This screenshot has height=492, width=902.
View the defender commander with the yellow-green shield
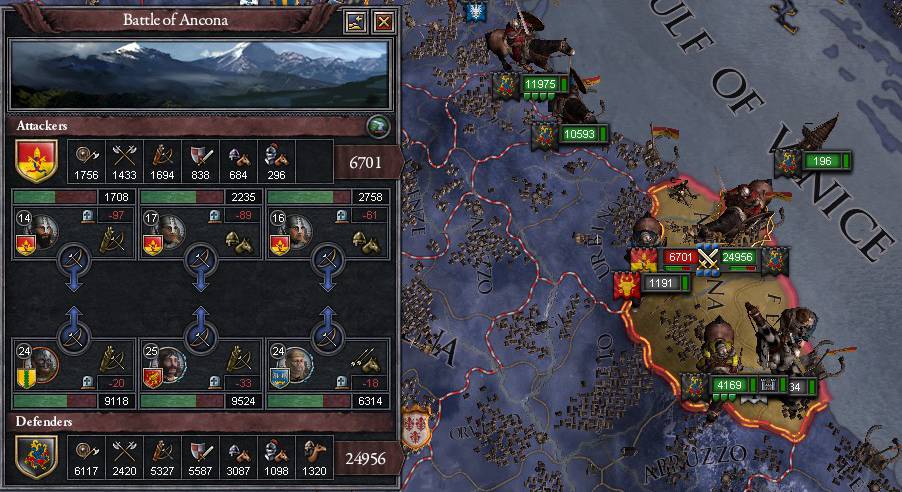(x=42, y=363)
